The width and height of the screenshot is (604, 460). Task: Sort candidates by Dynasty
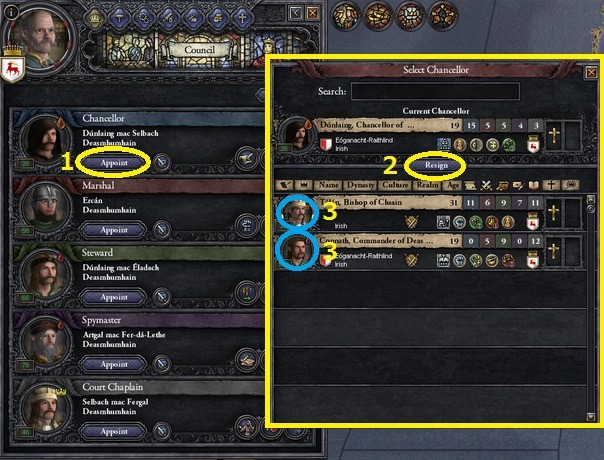(361, 185)
